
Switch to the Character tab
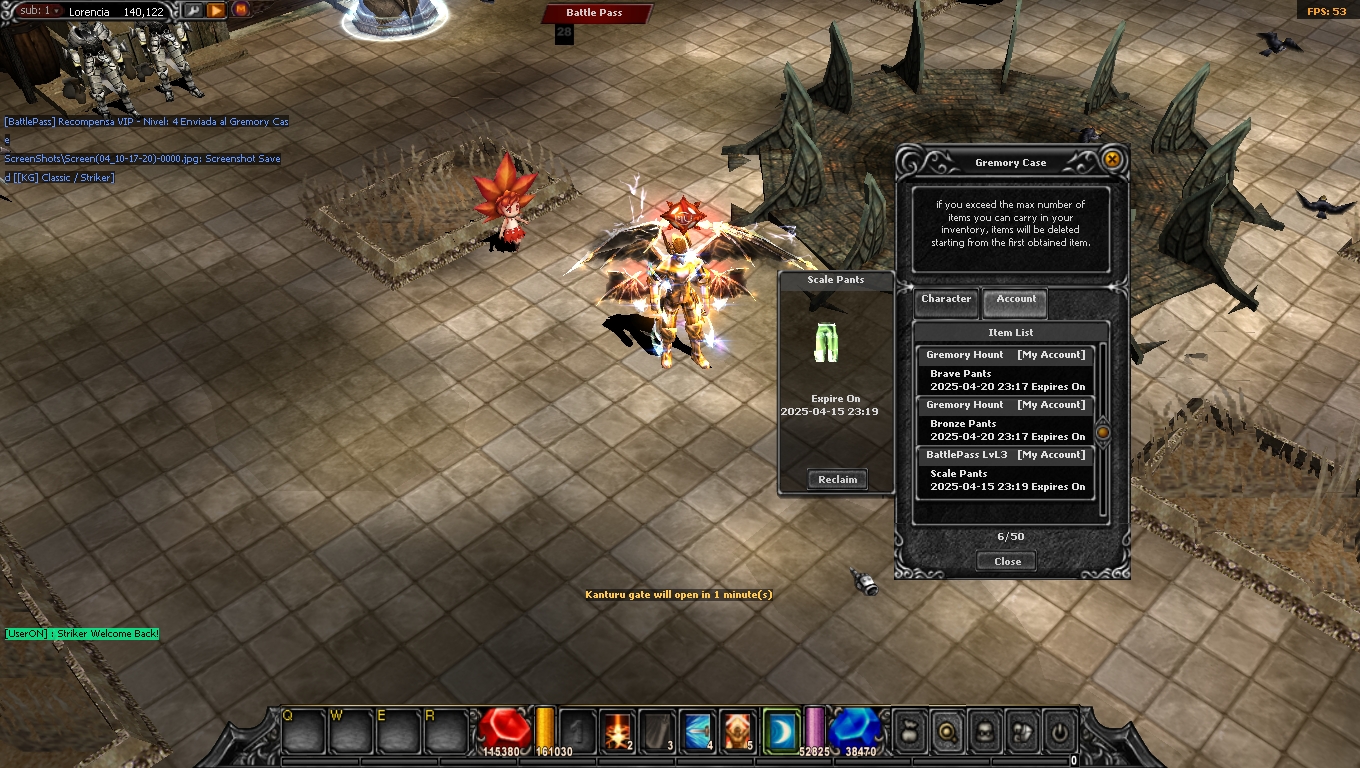[x=946, y=300]
